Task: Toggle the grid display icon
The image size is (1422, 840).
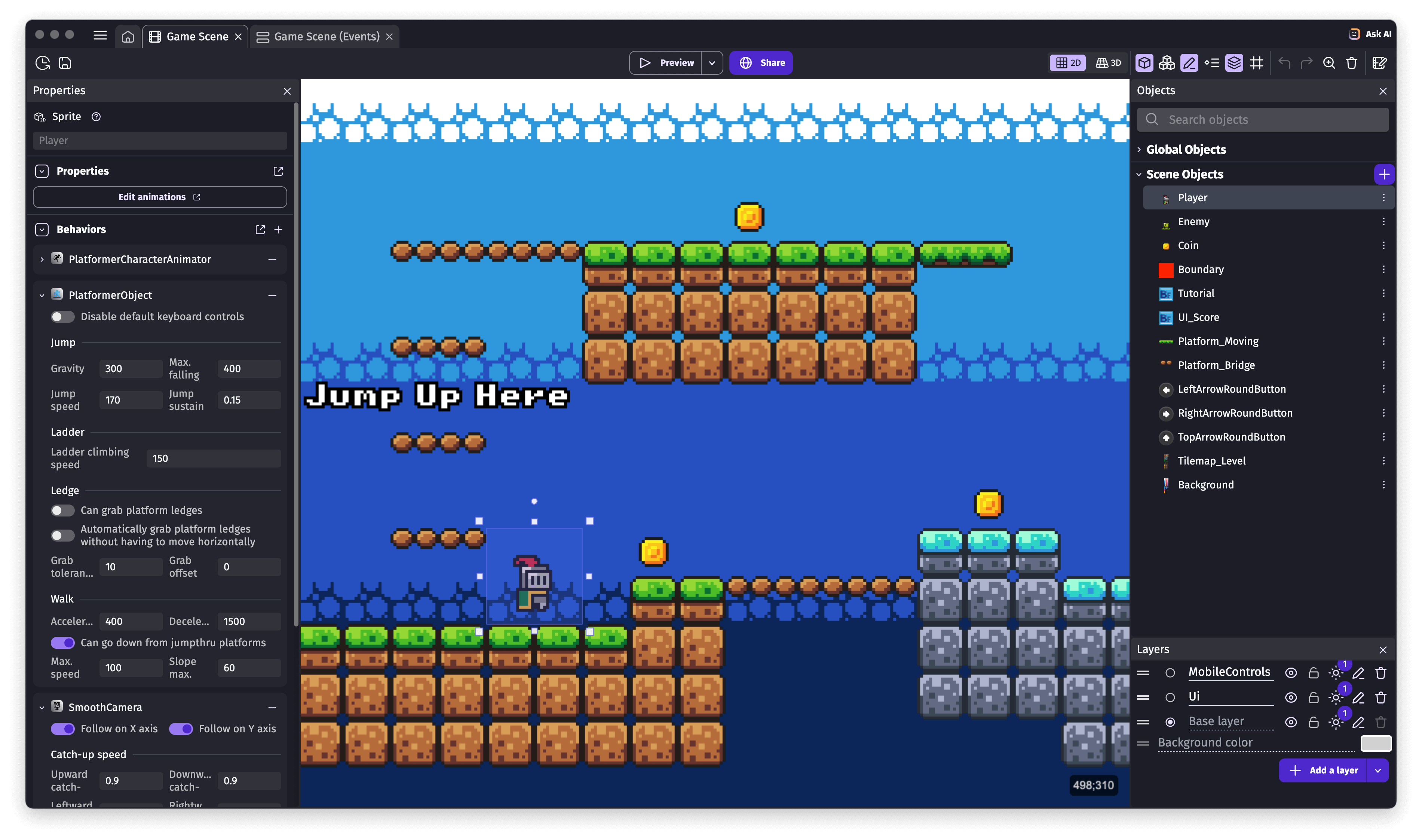Action: click(x=1257, y=63)
